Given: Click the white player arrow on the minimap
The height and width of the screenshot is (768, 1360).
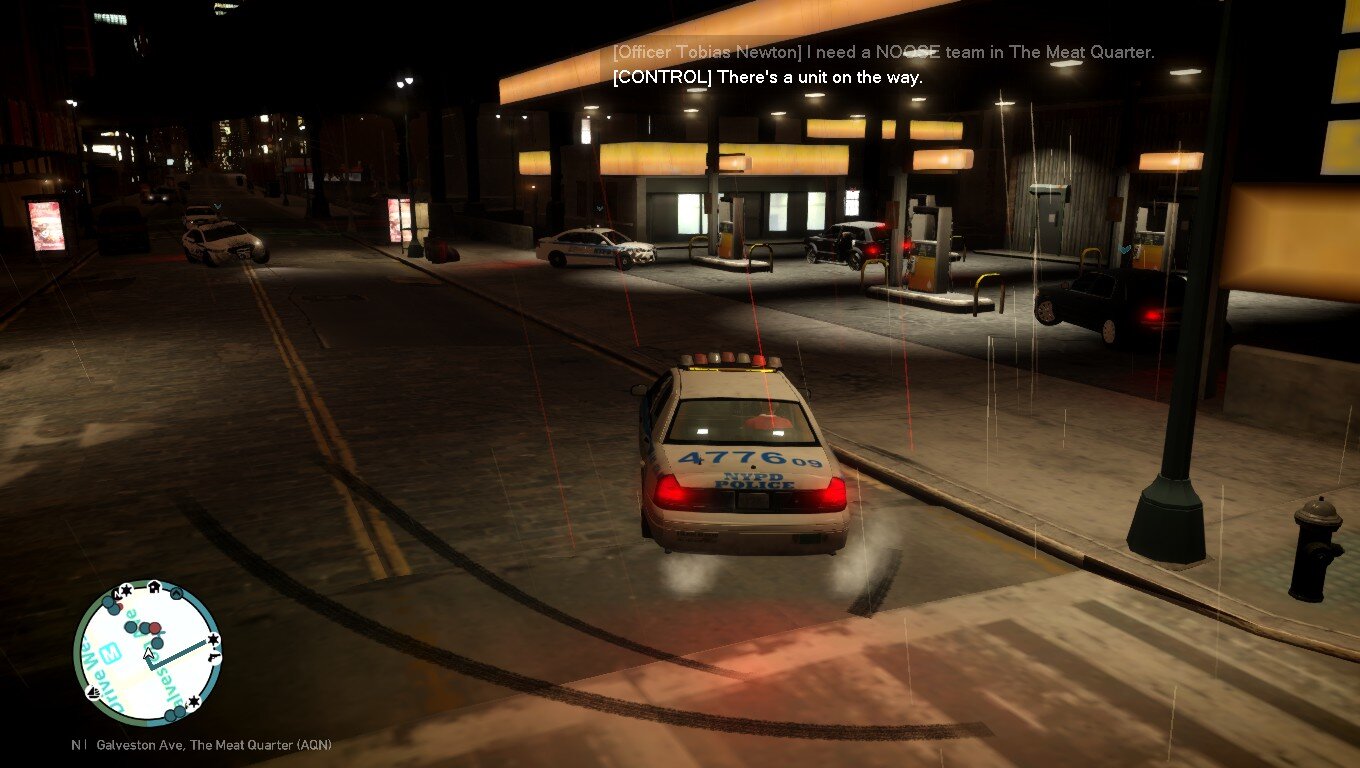Looking at the screenshot, I should pyautogui.click(x=149, y=655).
